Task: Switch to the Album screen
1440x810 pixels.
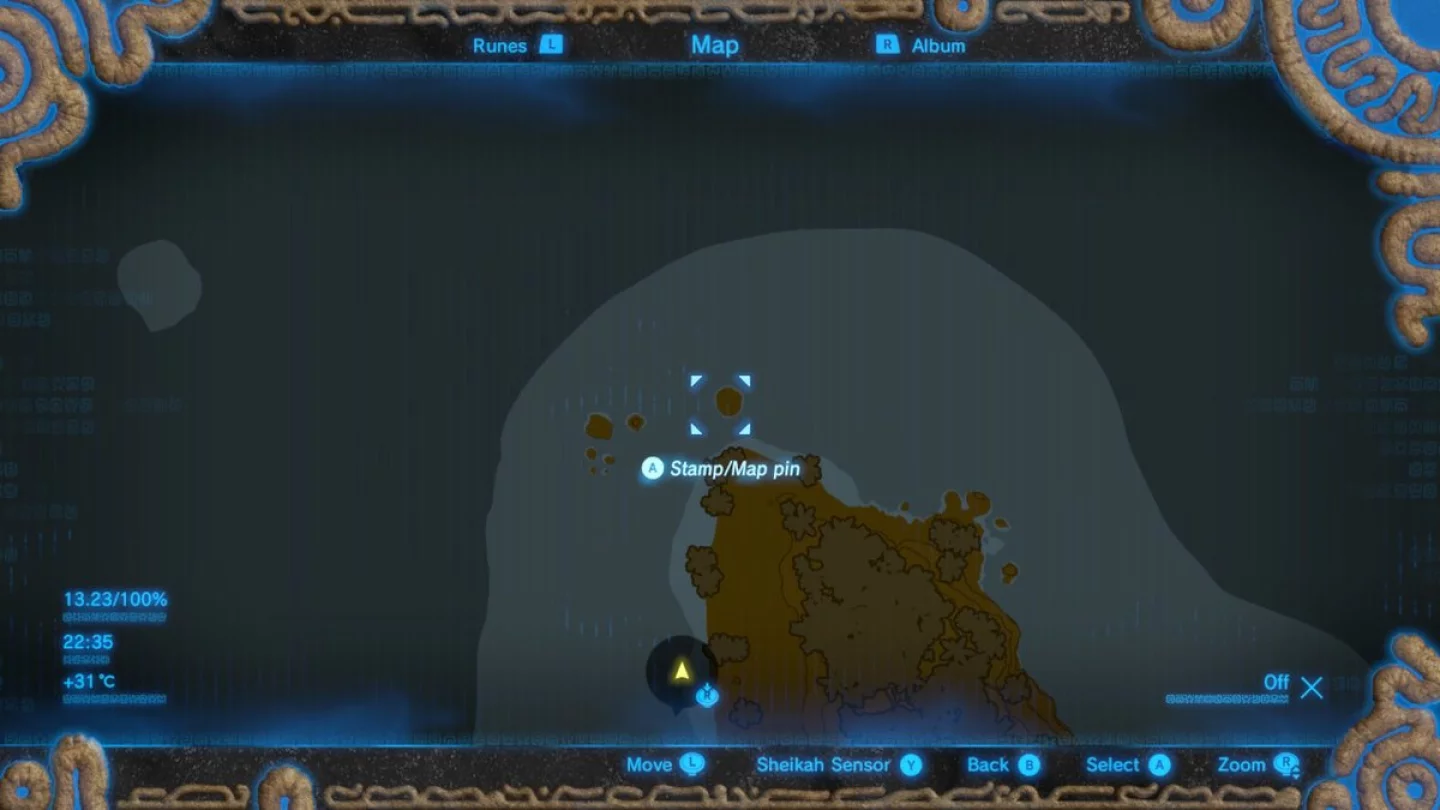Action: coord(938,45)
